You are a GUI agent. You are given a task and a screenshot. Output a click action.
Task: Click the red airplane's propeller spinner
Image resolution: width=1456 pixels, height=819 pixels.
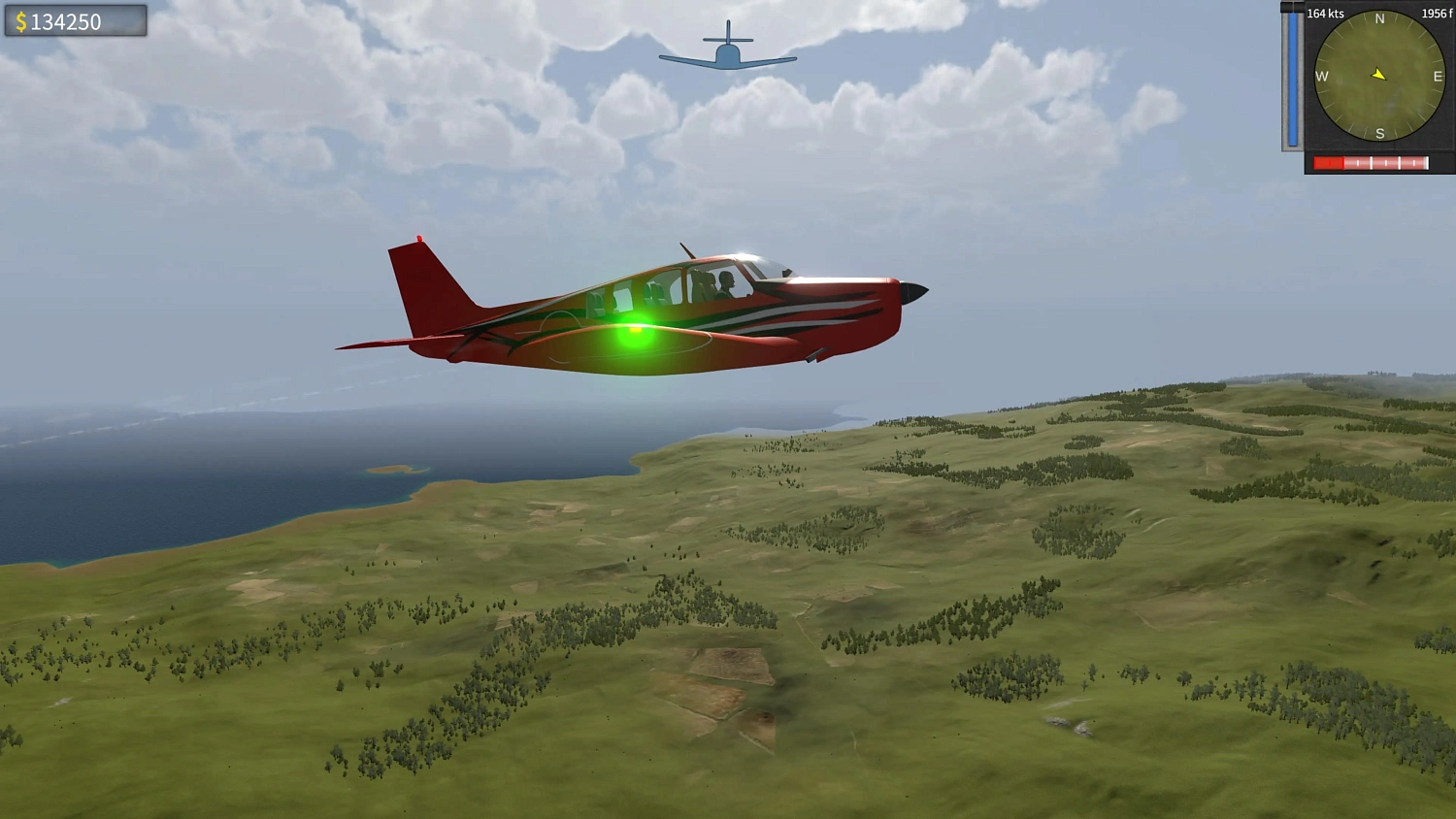[915, 292]
